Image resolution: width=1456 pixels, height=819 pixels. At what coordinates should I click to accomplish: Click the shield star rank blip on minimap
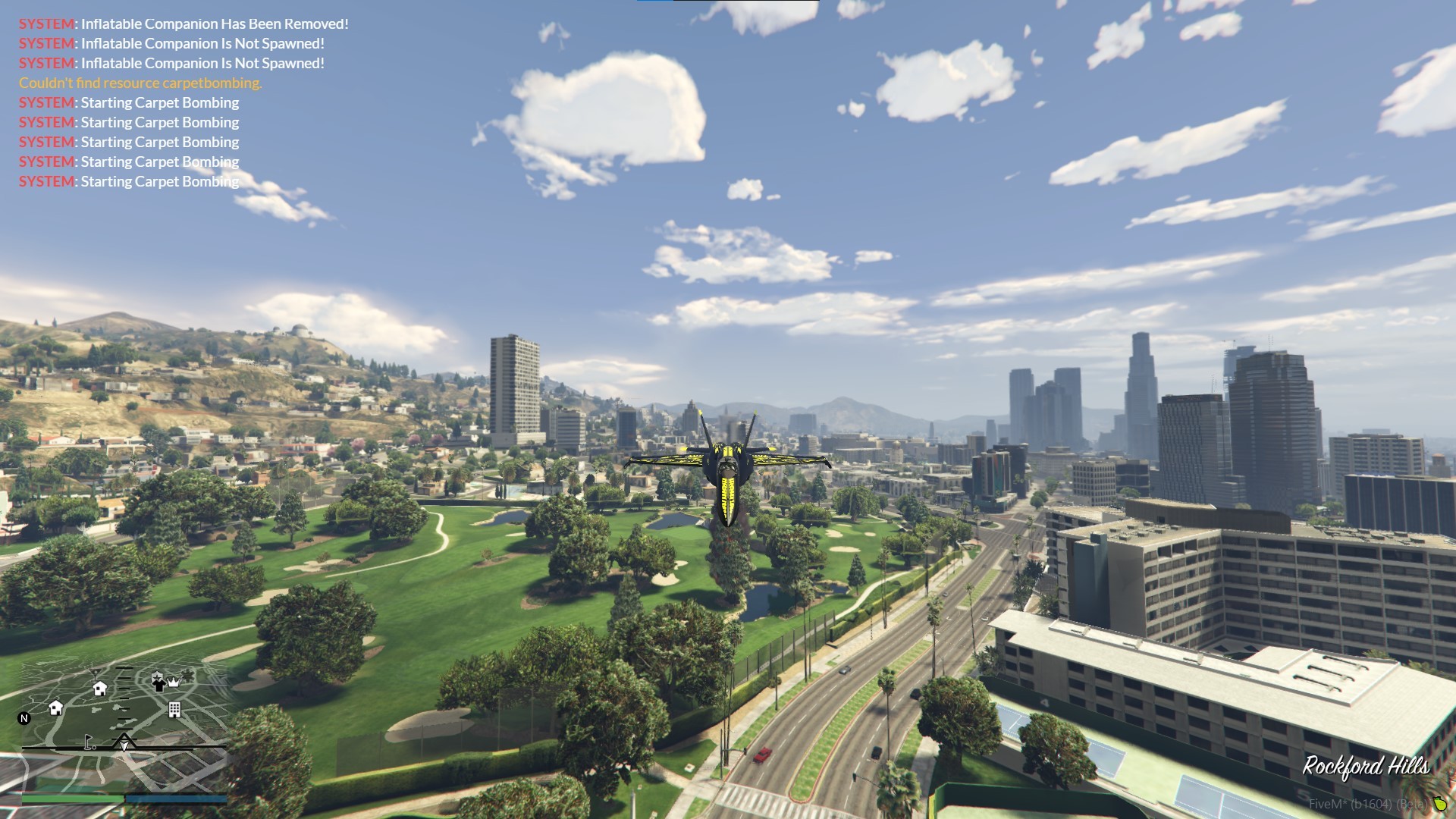click(156, 676)
